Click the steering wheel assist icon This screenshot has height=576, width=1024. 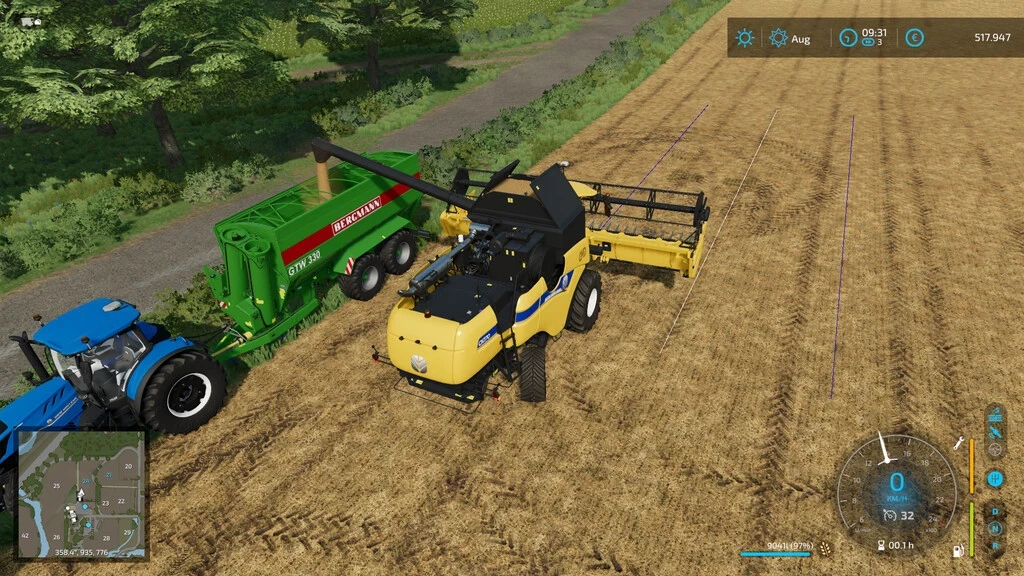point(995,450)
